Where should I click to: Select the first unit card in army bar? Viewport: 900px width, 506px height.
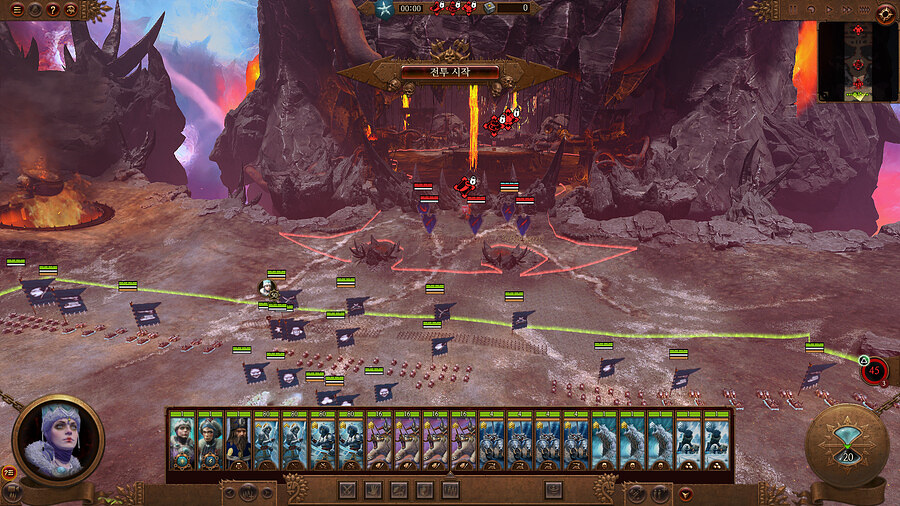181,440
